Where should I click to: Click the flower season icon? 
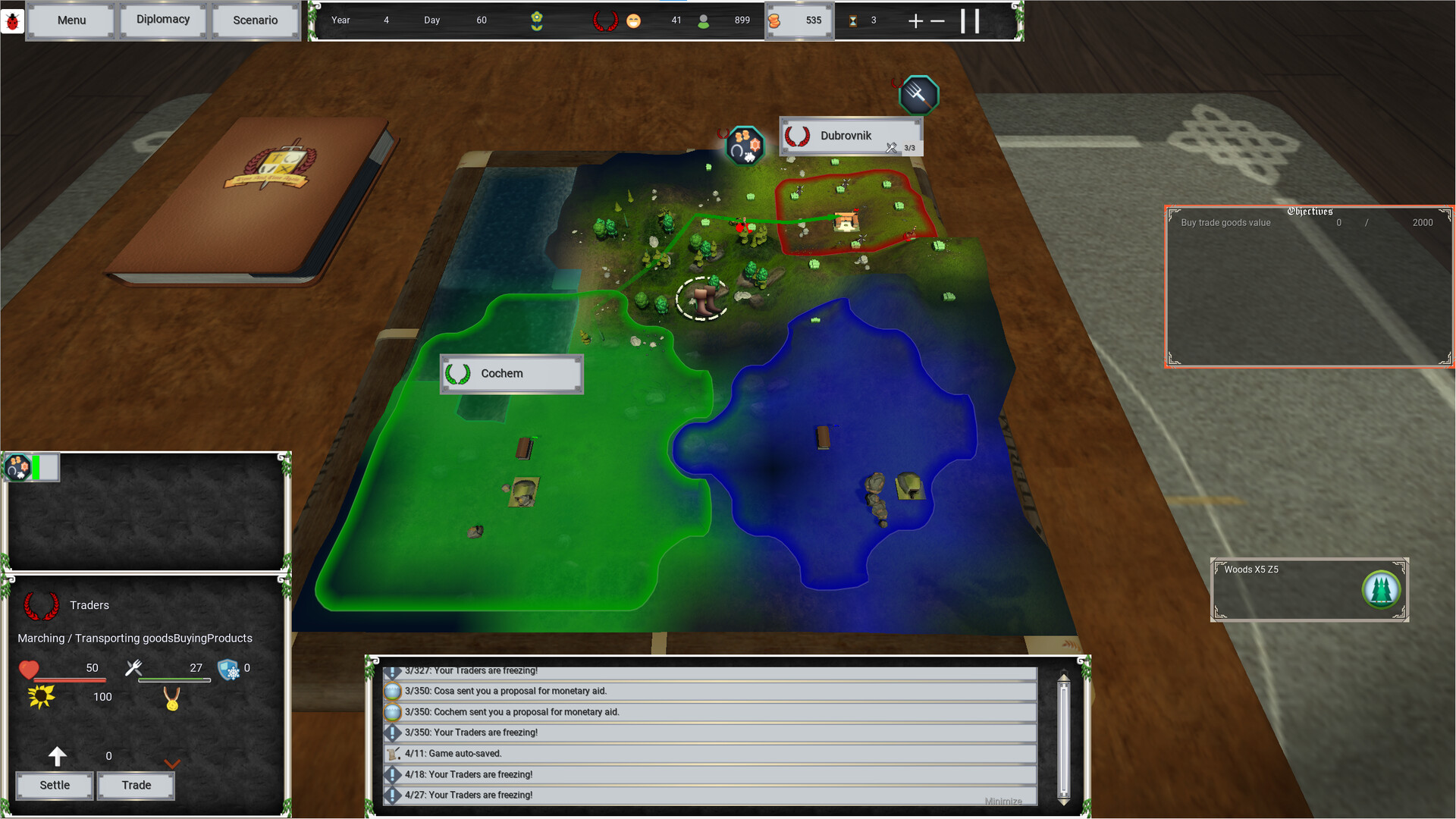coord(537,20)
